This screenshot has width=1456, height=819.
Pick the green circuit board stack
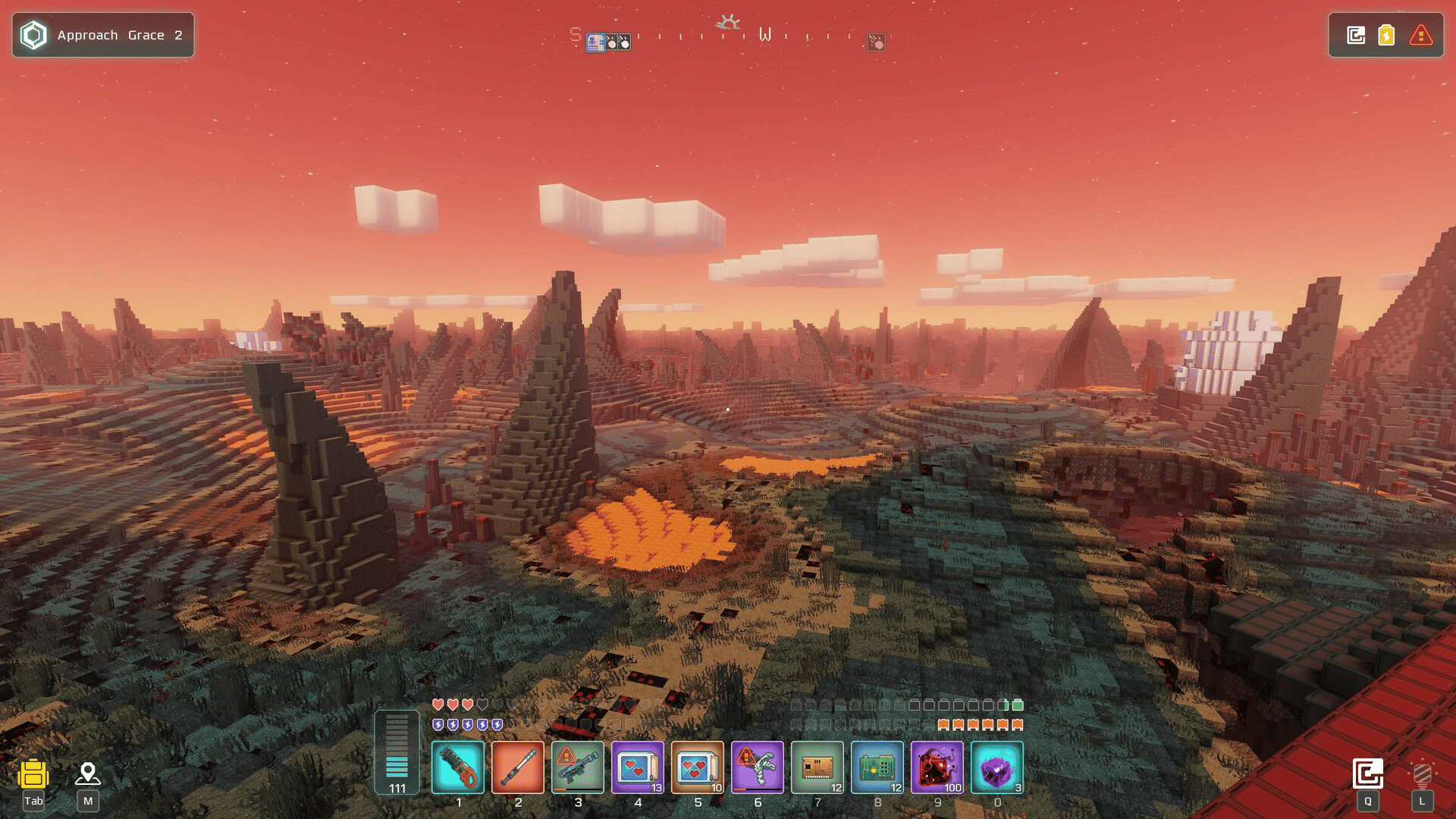coord(877,767)
